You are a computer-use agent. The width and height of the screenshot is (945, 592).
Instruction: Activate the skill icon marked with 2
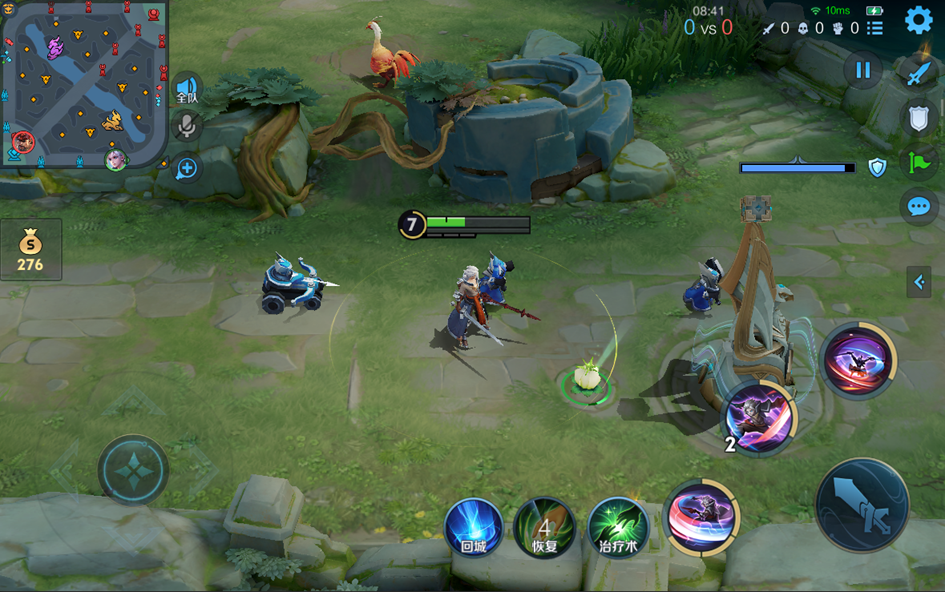coord(759,415)
